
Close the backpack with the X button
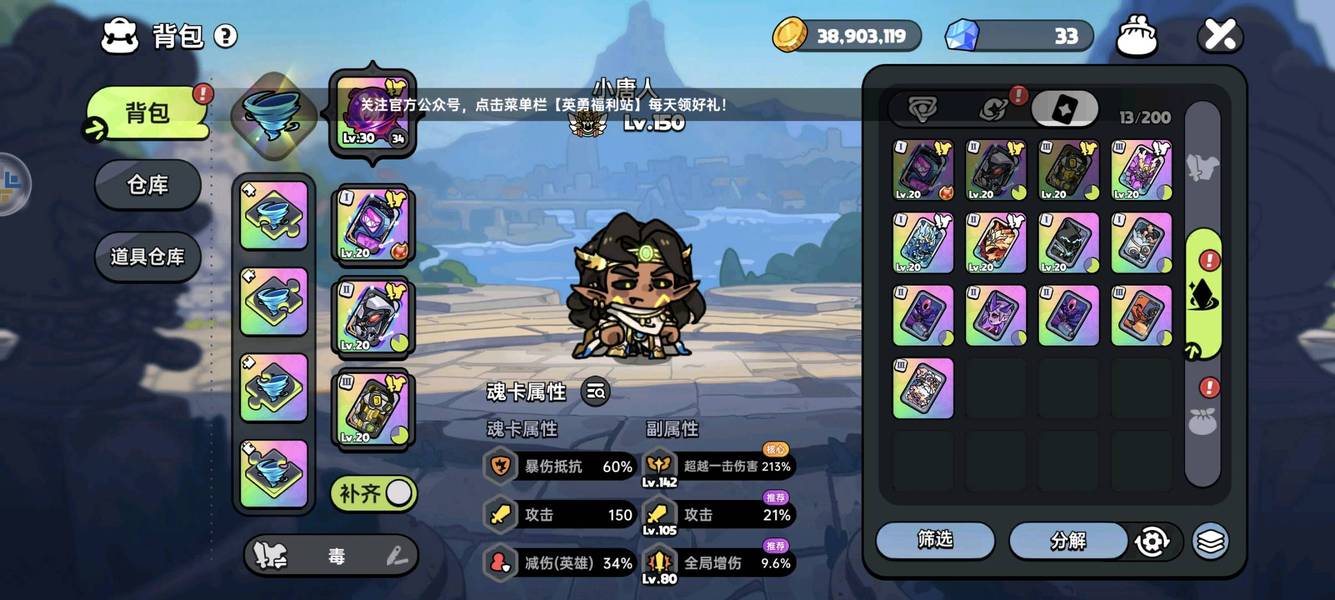pos(1220,36)
